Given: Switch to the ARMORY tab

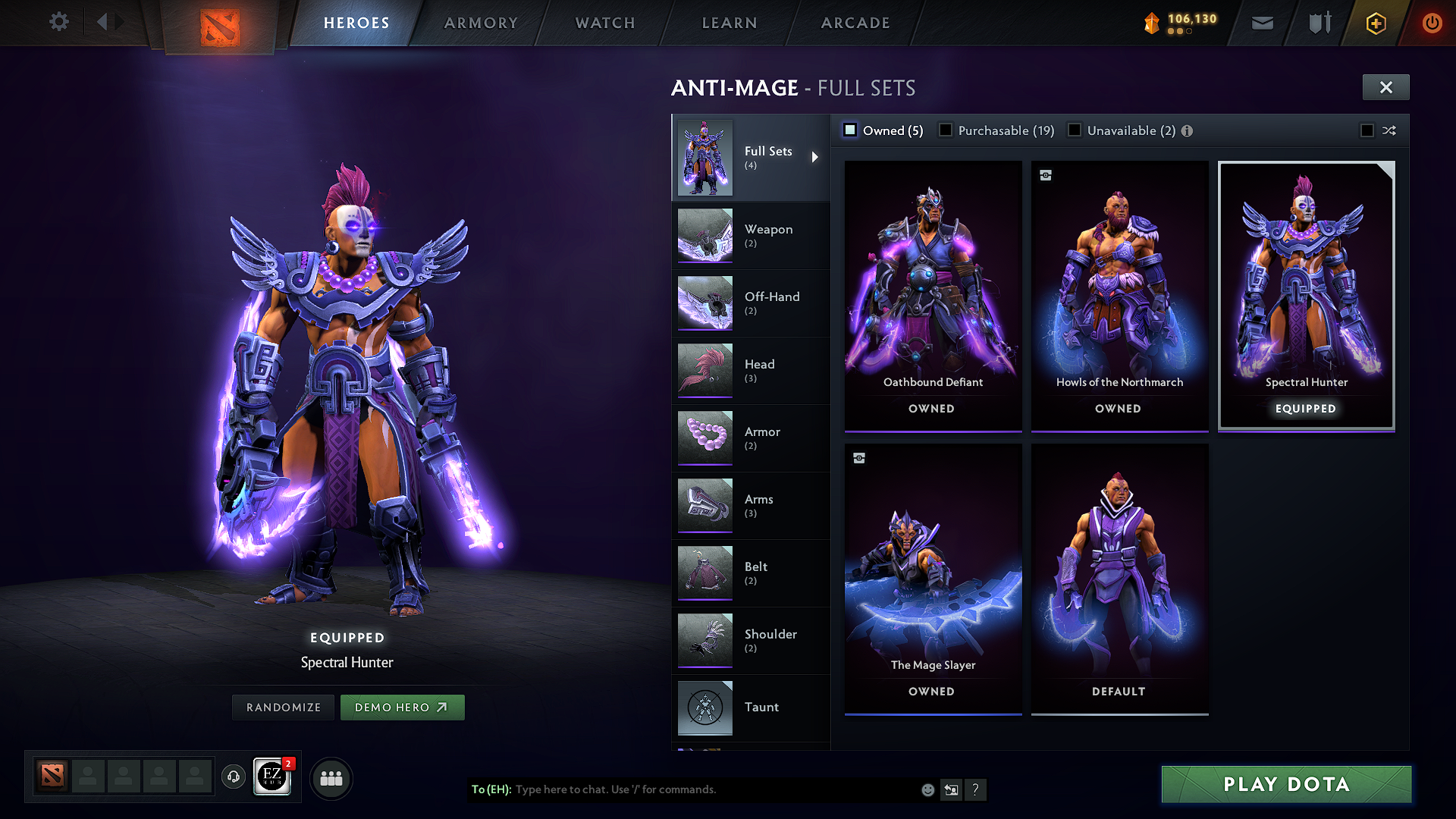Looking at the screenshot, I should pos(480,23).
